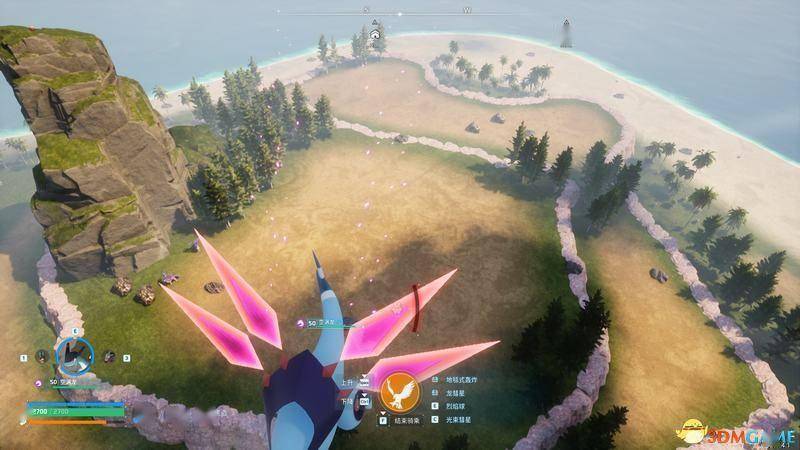Viewport: 800px width, 450px height.
Task: Select the topmost skill in the mount list
Action: tap(462, 380)
